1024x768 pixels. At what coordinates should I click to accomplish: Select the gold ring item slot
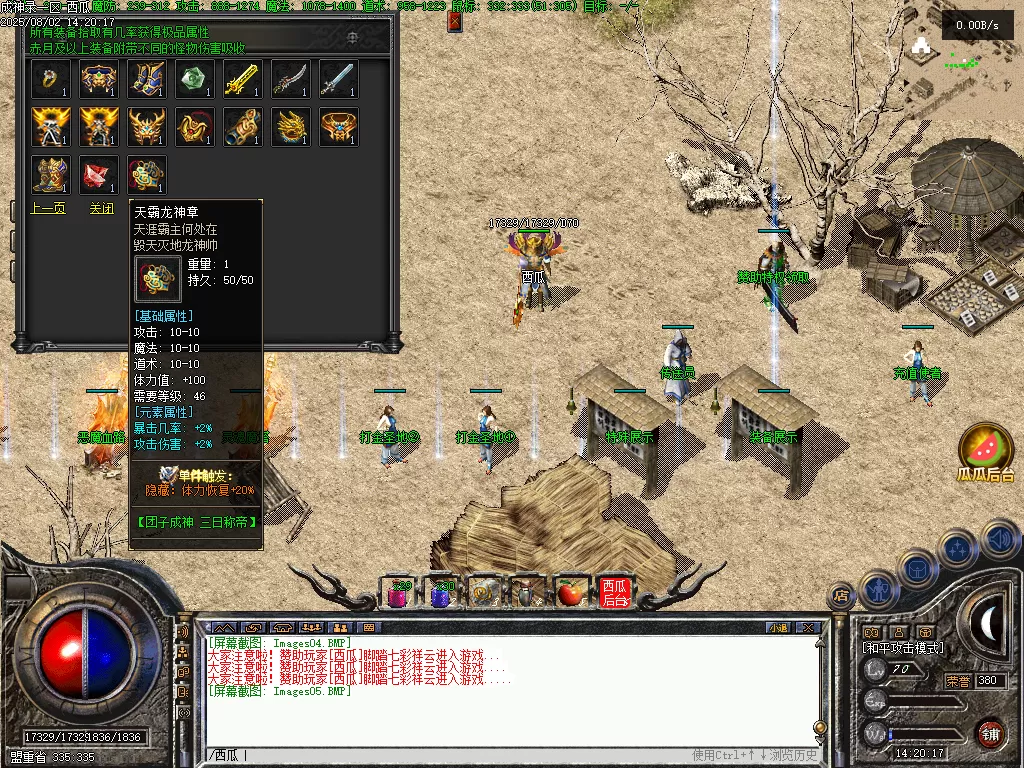click(50, 79)
